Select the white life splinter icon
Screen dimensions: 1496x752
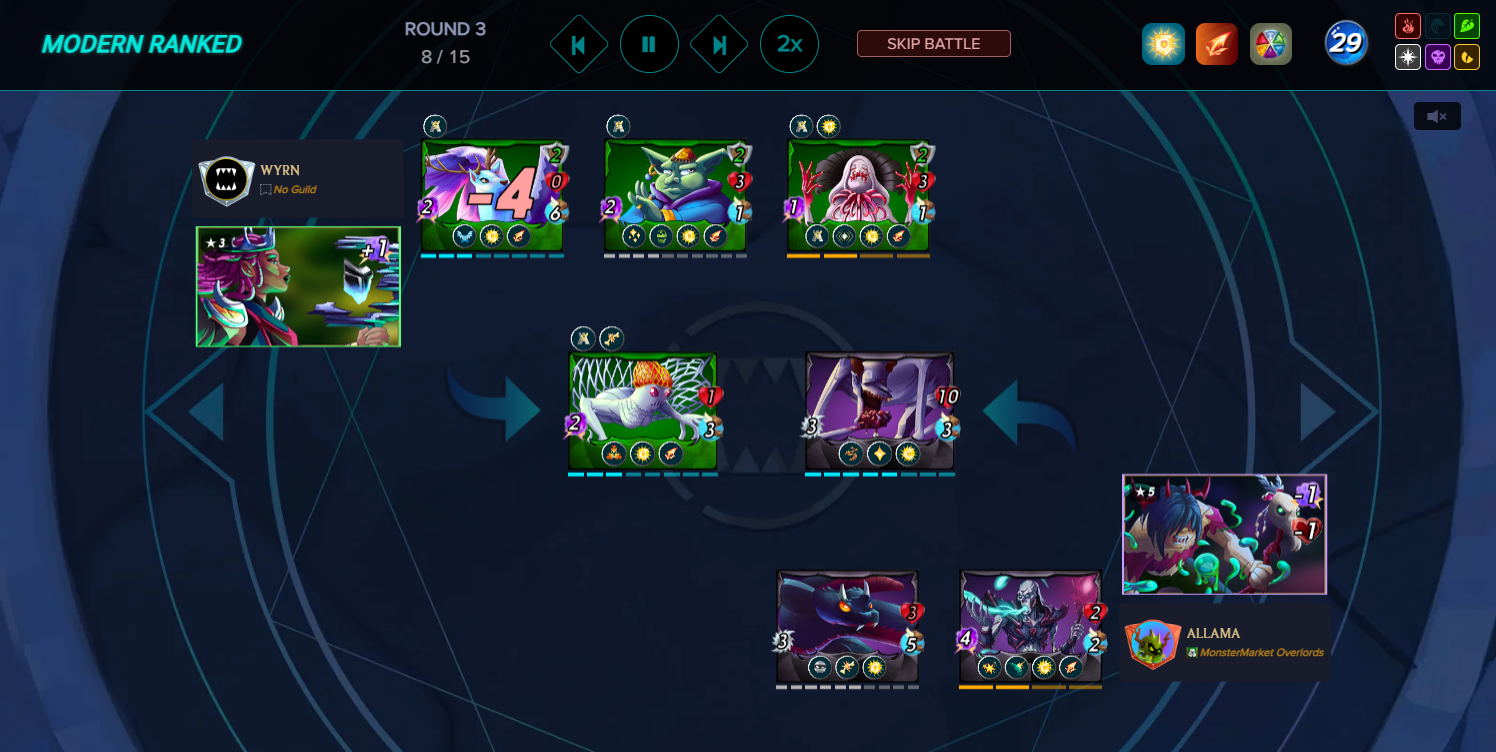(x=1407, y=57)
